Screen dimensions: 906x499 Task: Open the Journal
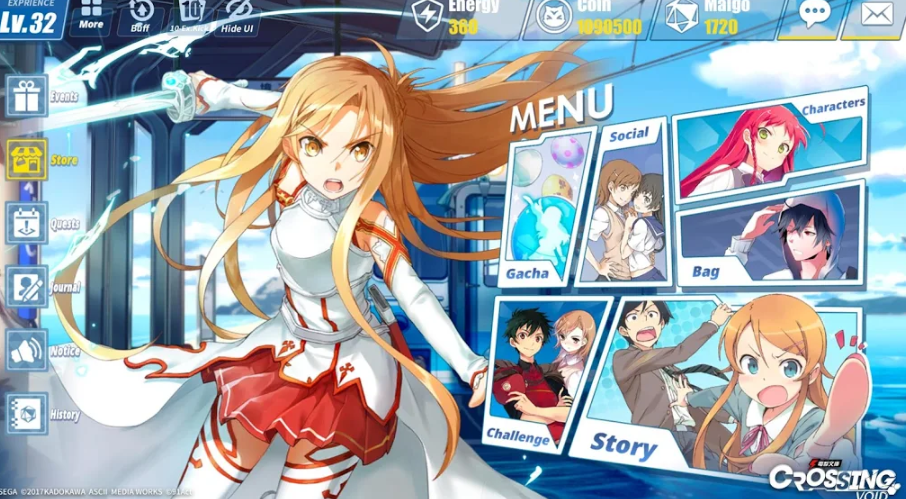pyautogui.click(x=27, y=286)
